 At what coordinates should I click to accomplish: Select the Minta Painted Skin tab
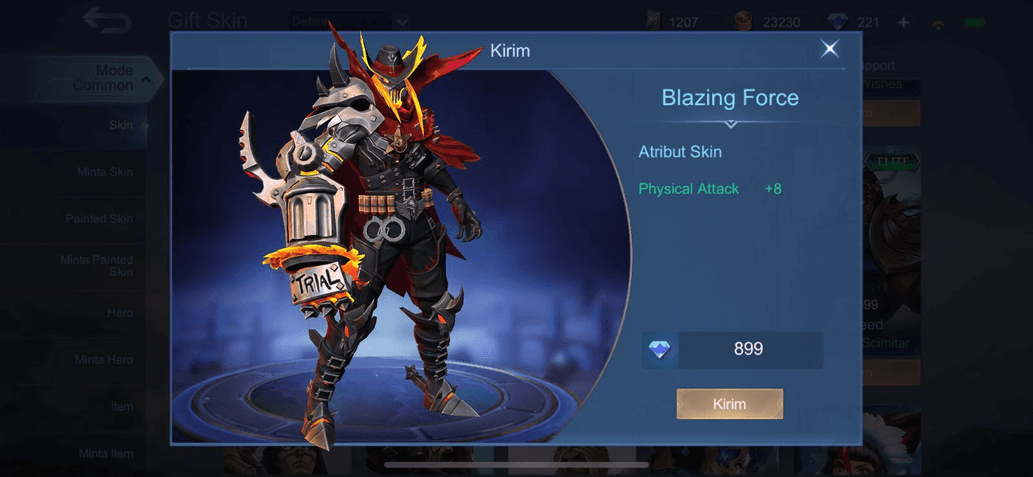coord(97,266)
